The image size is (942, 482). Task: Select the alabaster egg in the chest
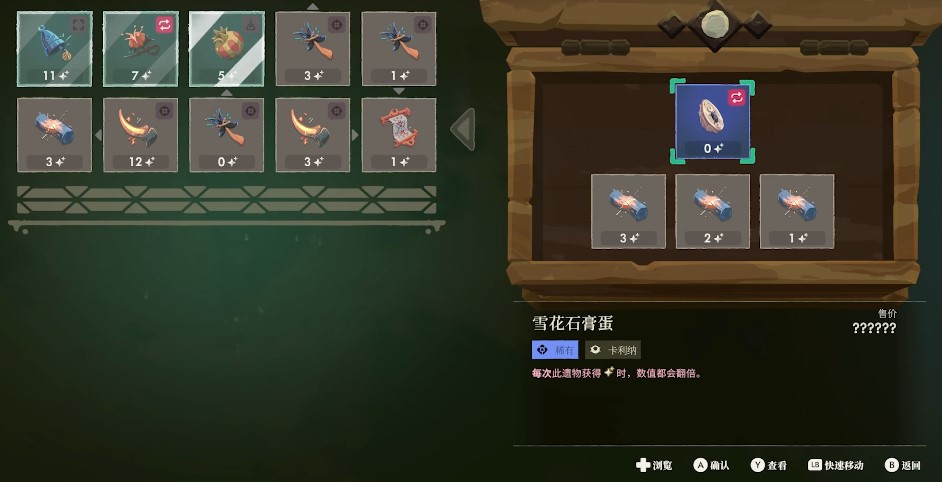click(x=712, y=121)
